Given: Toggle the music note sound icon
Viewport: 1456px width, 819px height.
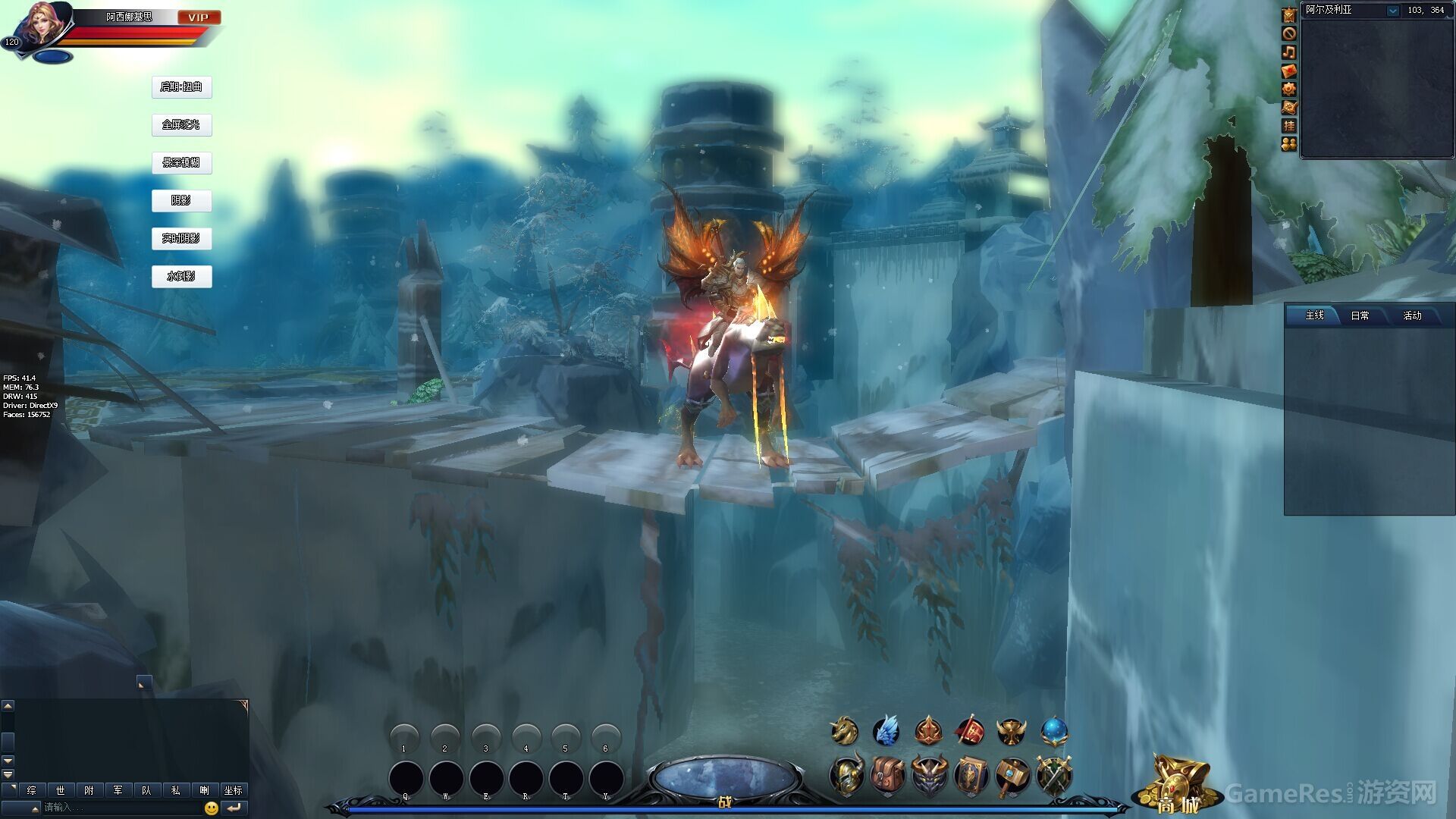Looking at the screenshot, I should point(1289,52).
